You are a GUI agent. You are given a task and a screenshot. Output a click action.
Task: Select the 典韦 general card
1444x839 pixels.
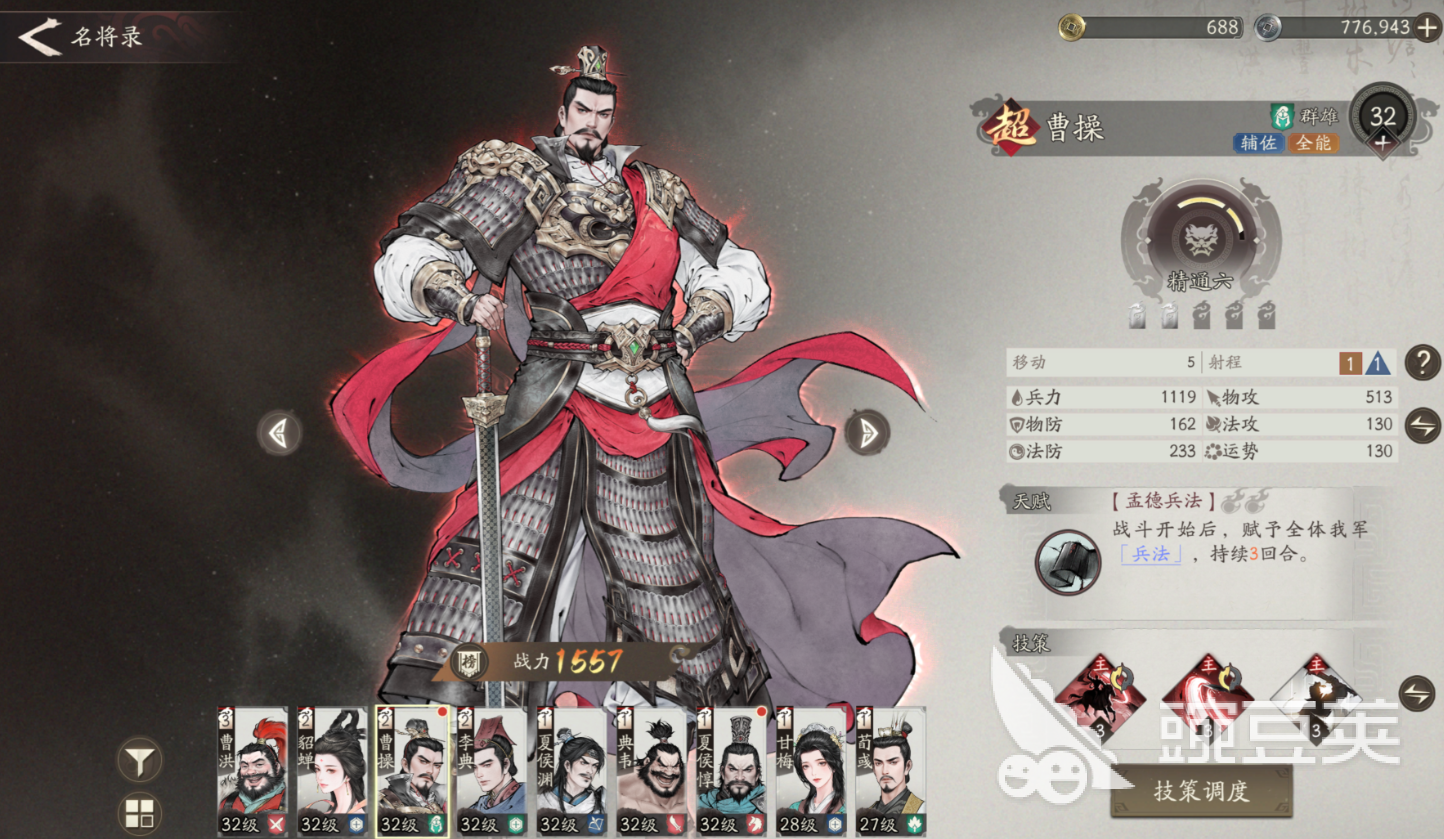click(x=651, y=770)
